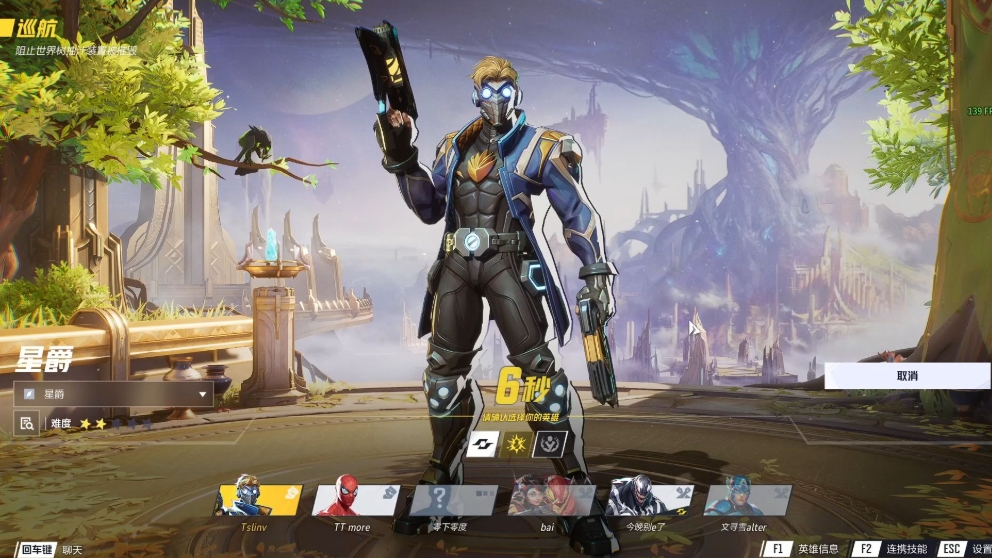Screen dimensions: 992x558
Task: Switch to the Strategist role filter
Action: pyautogui.click(x=552, y=443)
